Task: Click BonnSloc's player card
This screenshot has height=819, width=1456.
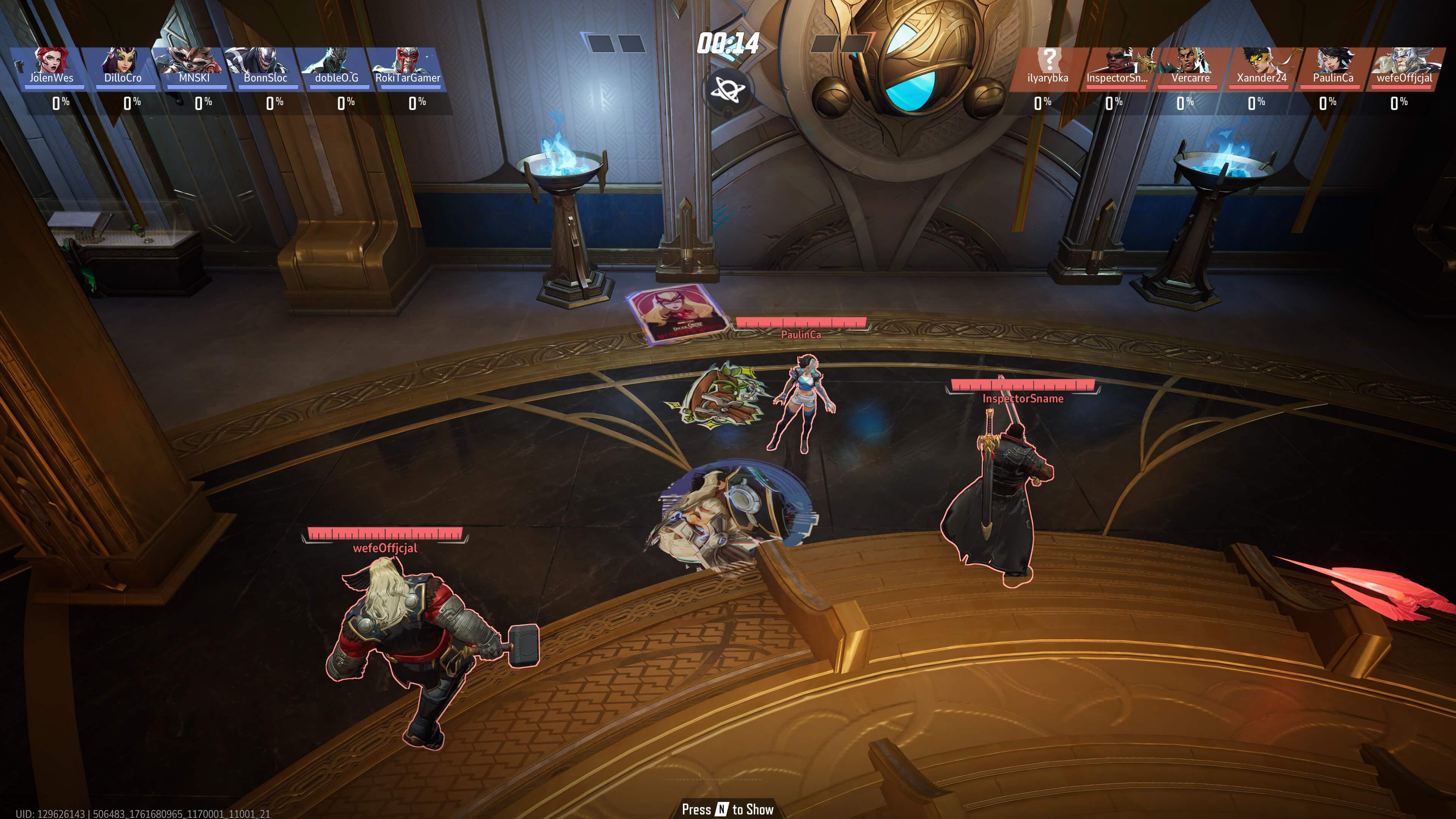Action: click(x=265, y=66)
